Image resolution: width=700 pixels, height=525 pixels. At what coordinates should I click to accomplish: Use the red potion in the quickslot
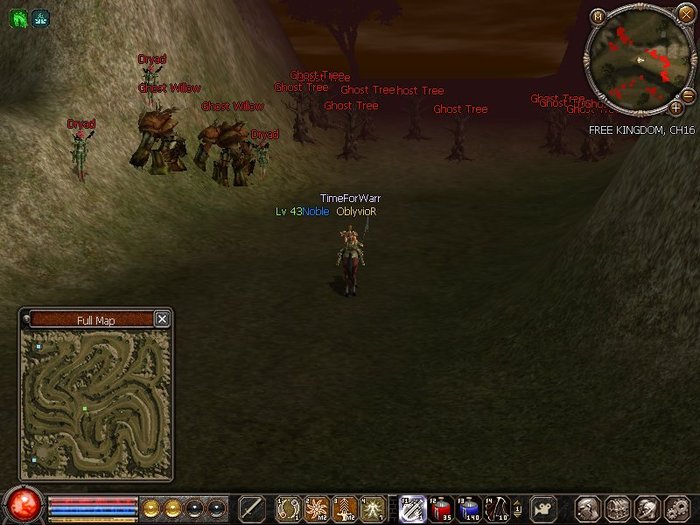point(441,508)
